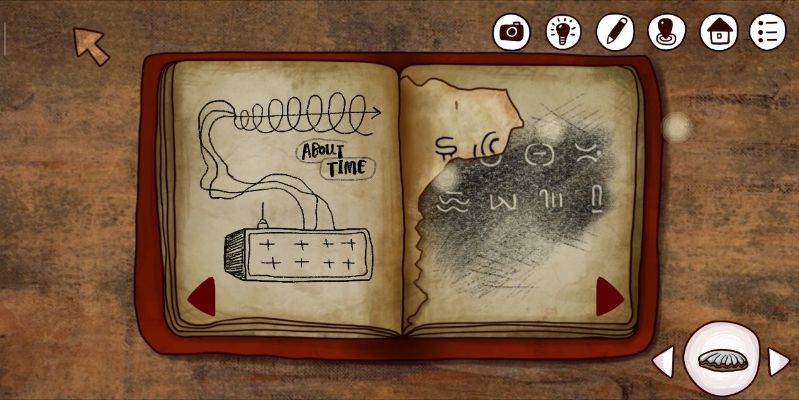Turn to the previous book page

point(203,296)
